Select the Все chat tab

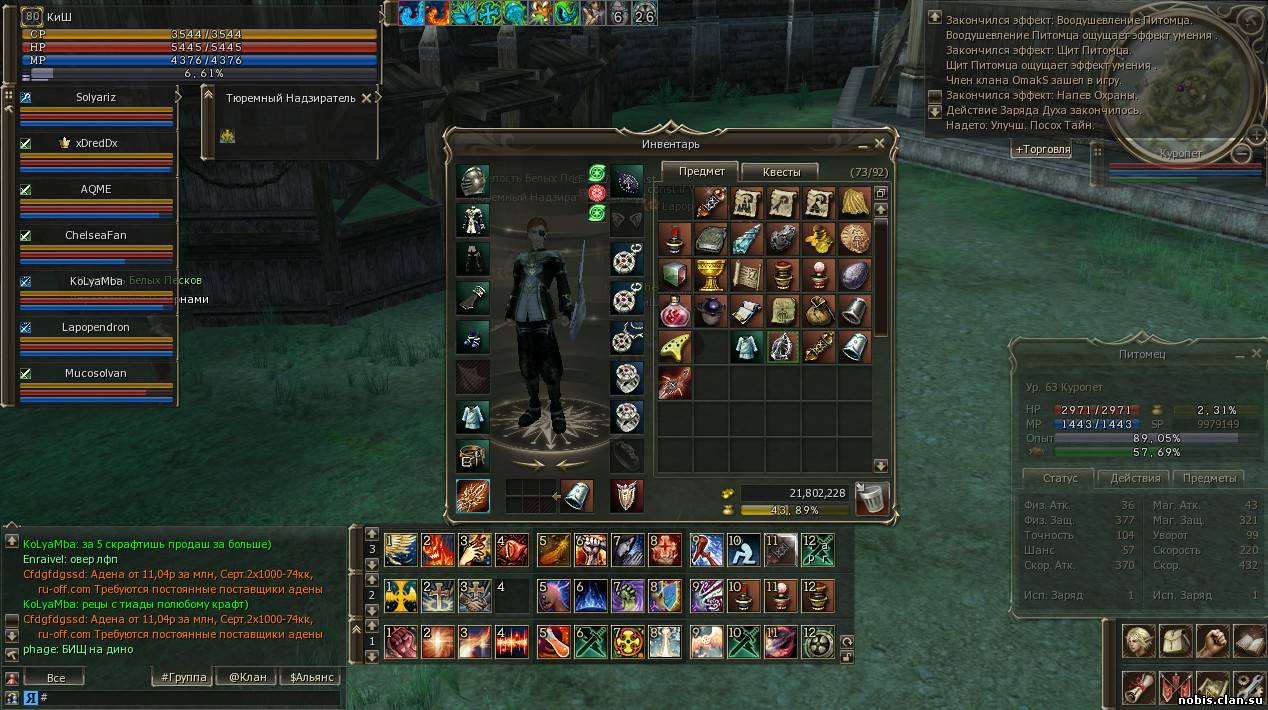[x=56, y=677]
